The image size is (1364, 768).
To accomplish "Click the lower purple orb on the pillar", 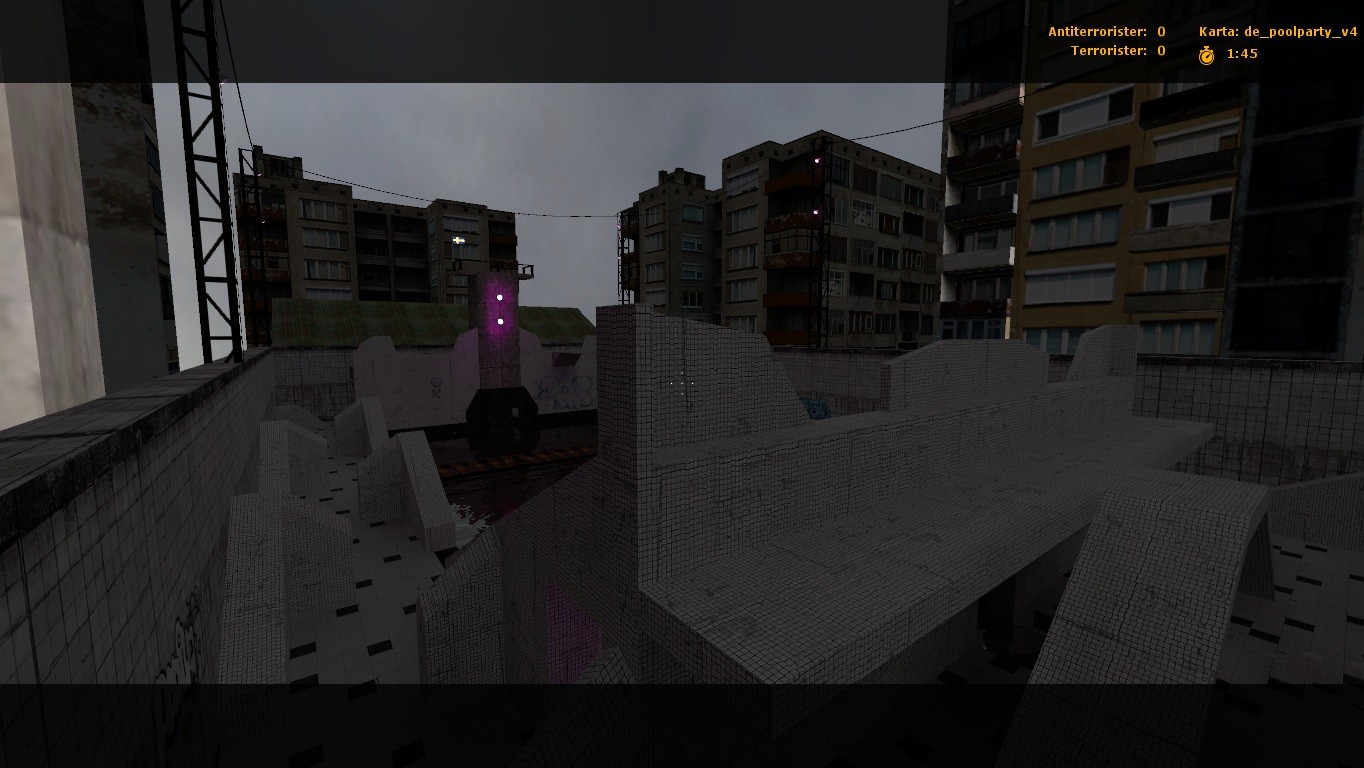I will click(498, 321).
